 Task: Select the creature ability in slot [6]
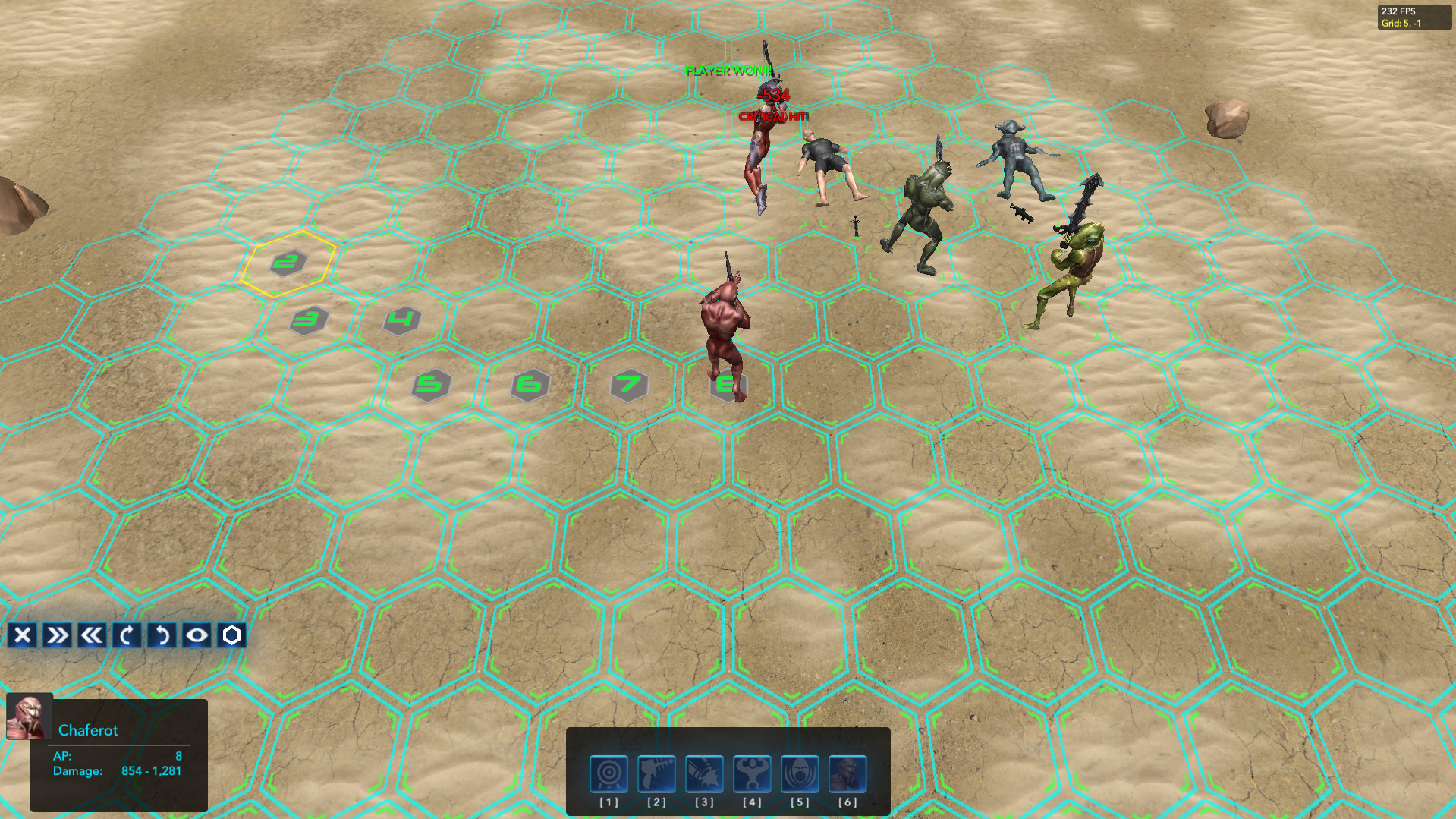(x=847, y=775)
